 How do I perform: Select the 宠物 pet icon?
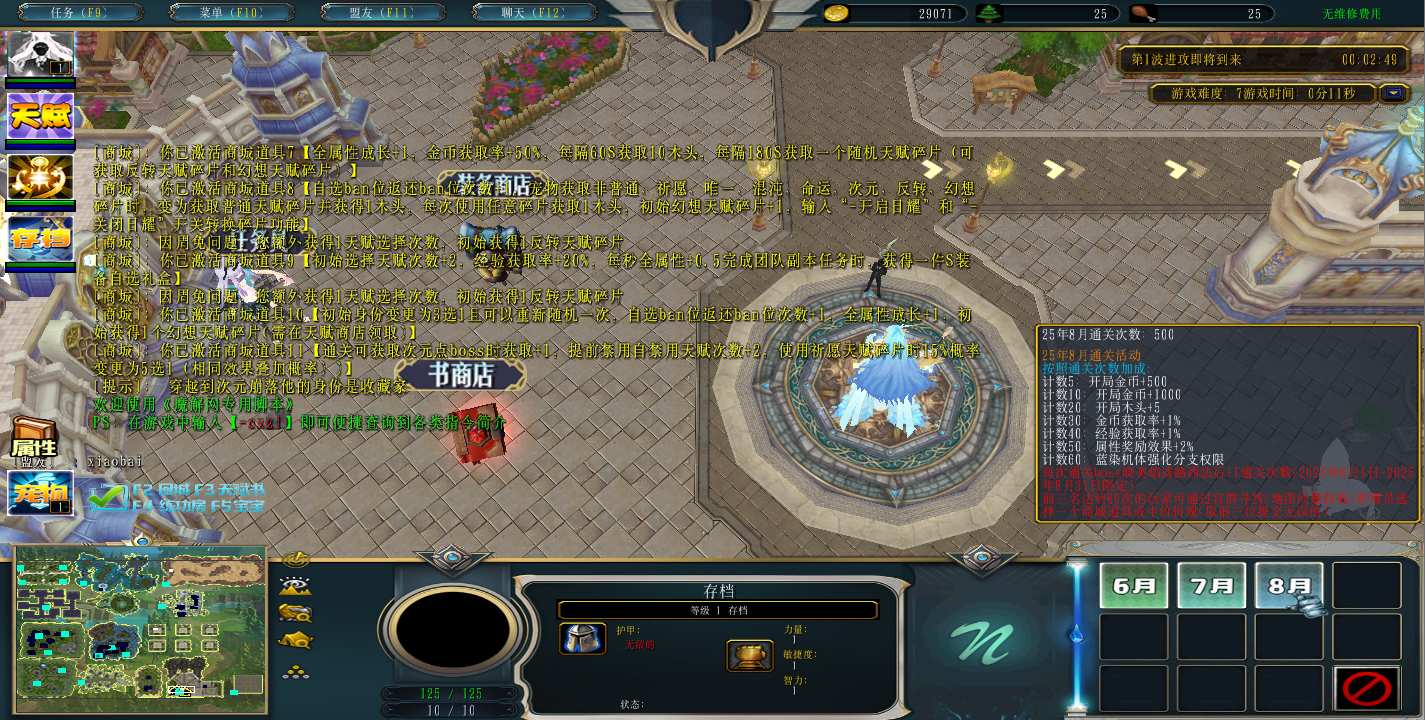coord(40,493)
